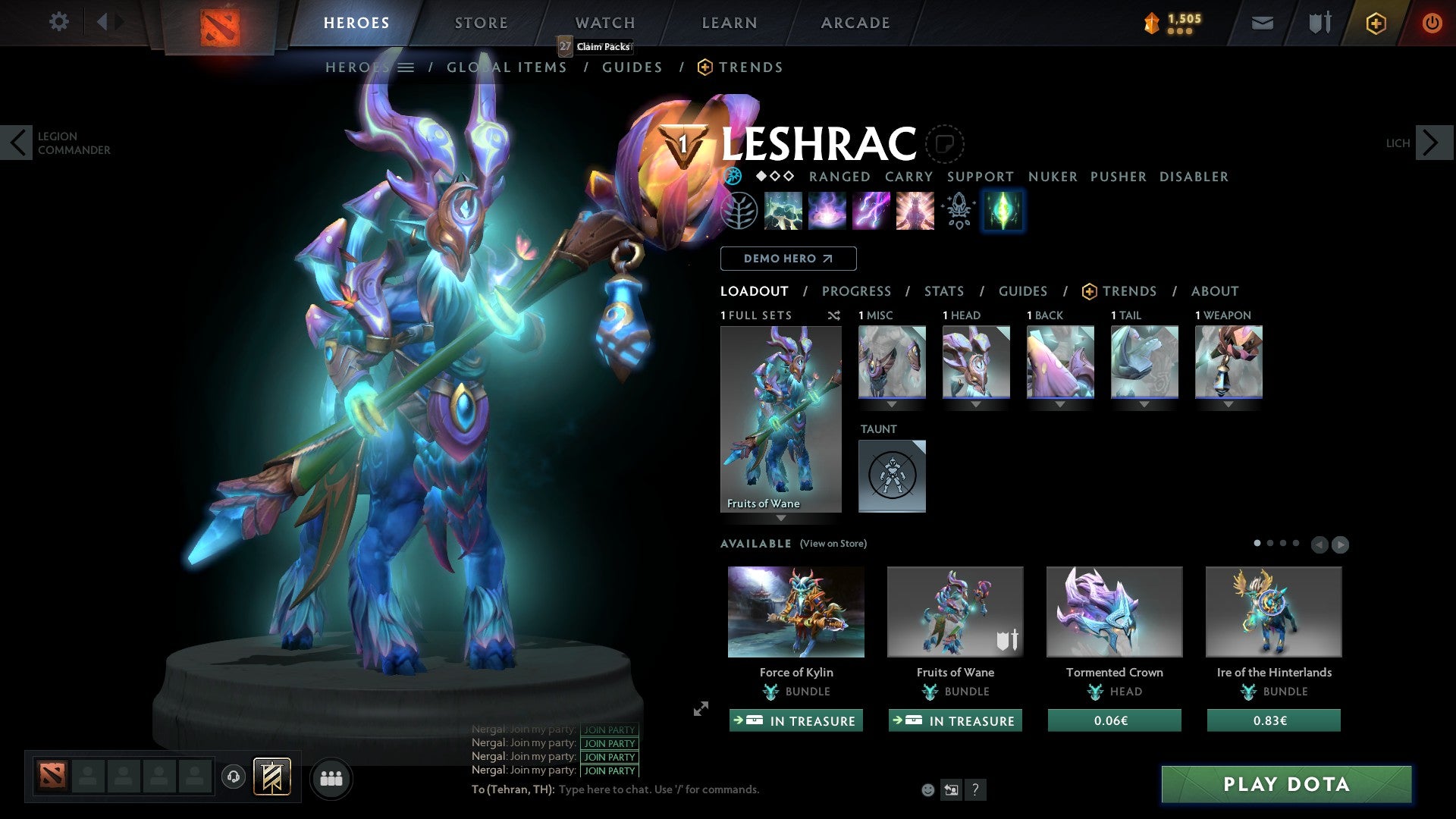1456x819 pixels.
Task: Click the emoticon icon near chat box
Action: pyautogui.click(x=927, y=789)
